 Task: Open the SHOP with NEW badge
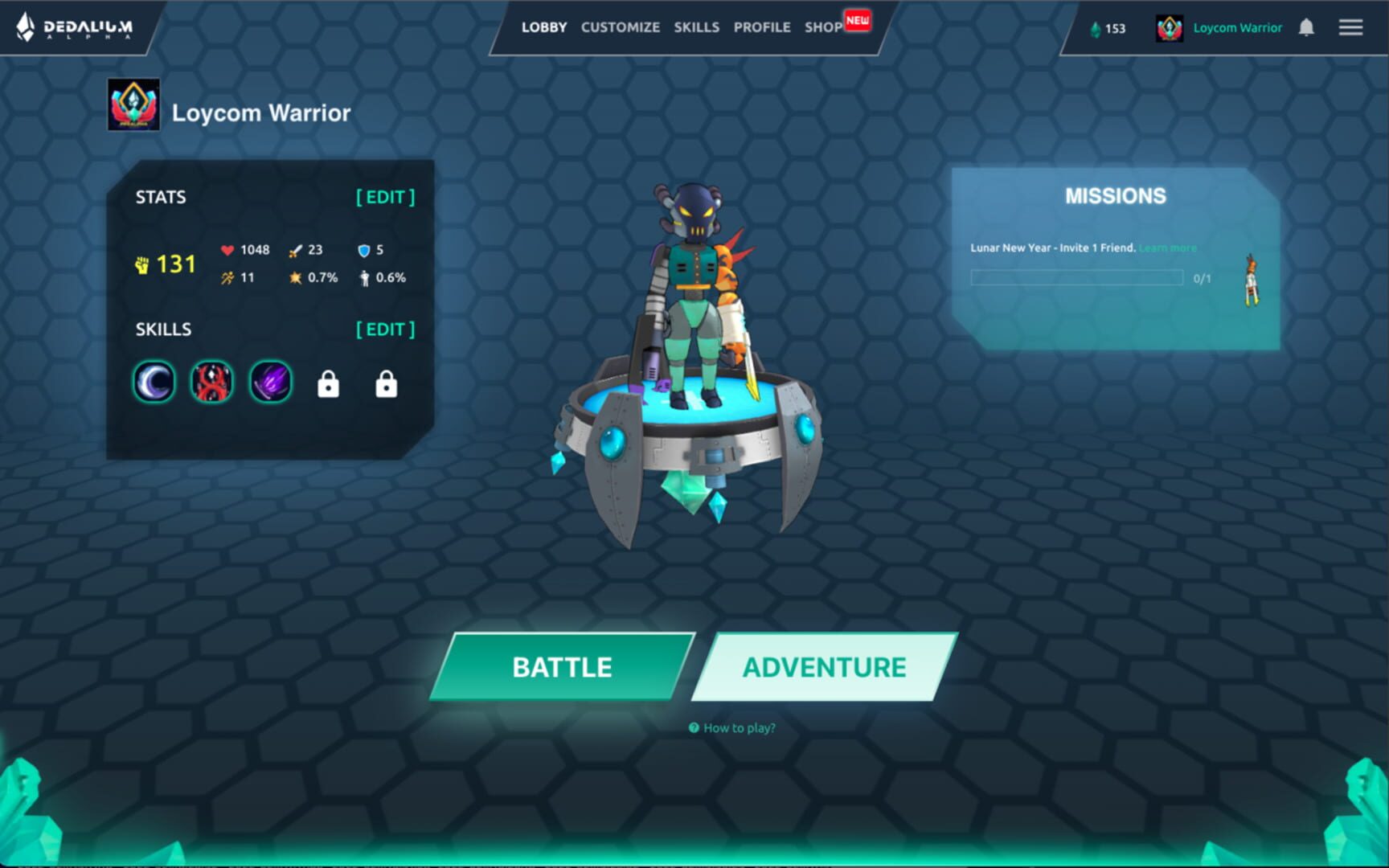tap(822, 27)
